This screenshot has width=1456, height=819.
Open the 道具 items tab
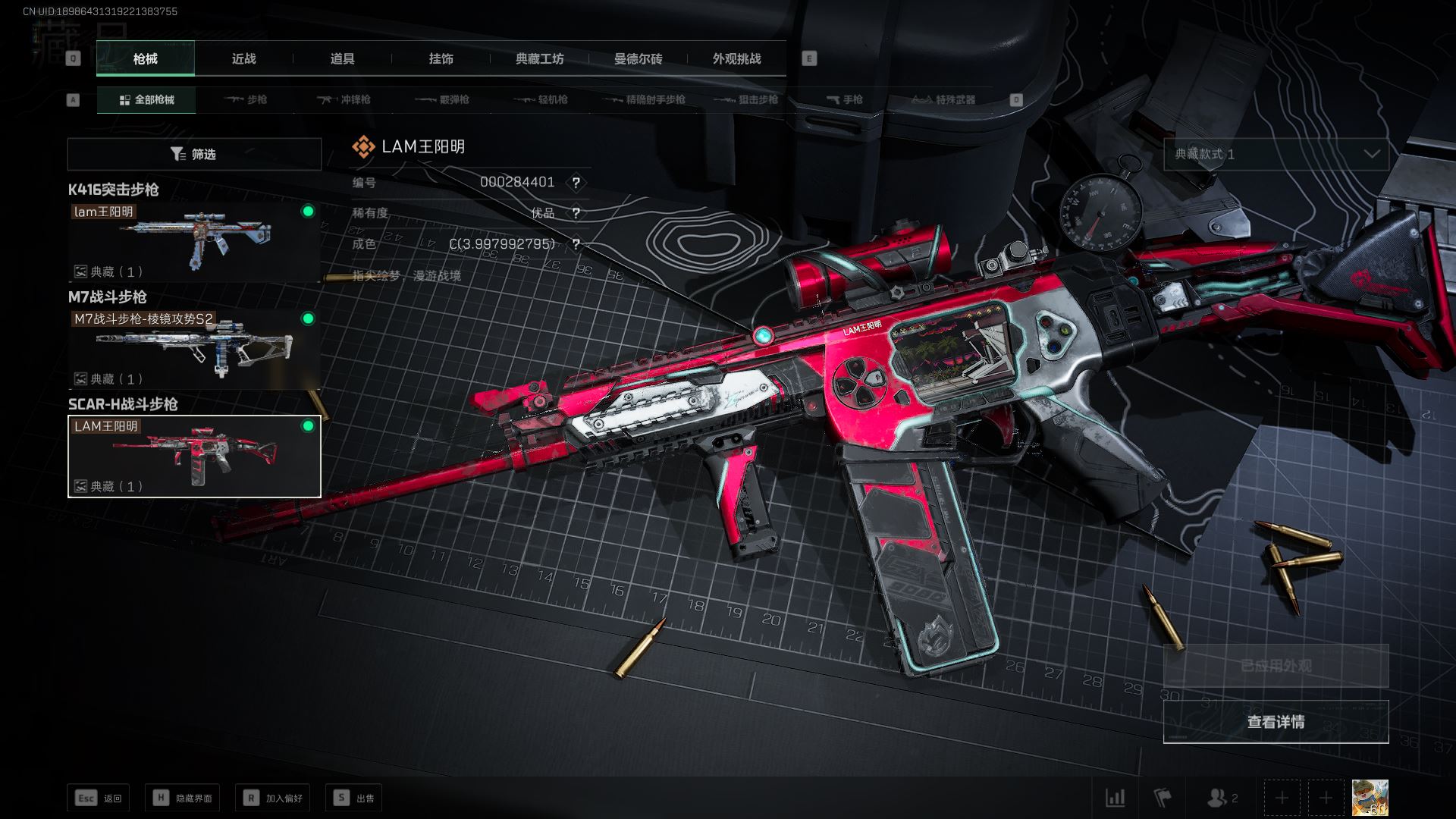pyautogui.click(x=342, y=59)
